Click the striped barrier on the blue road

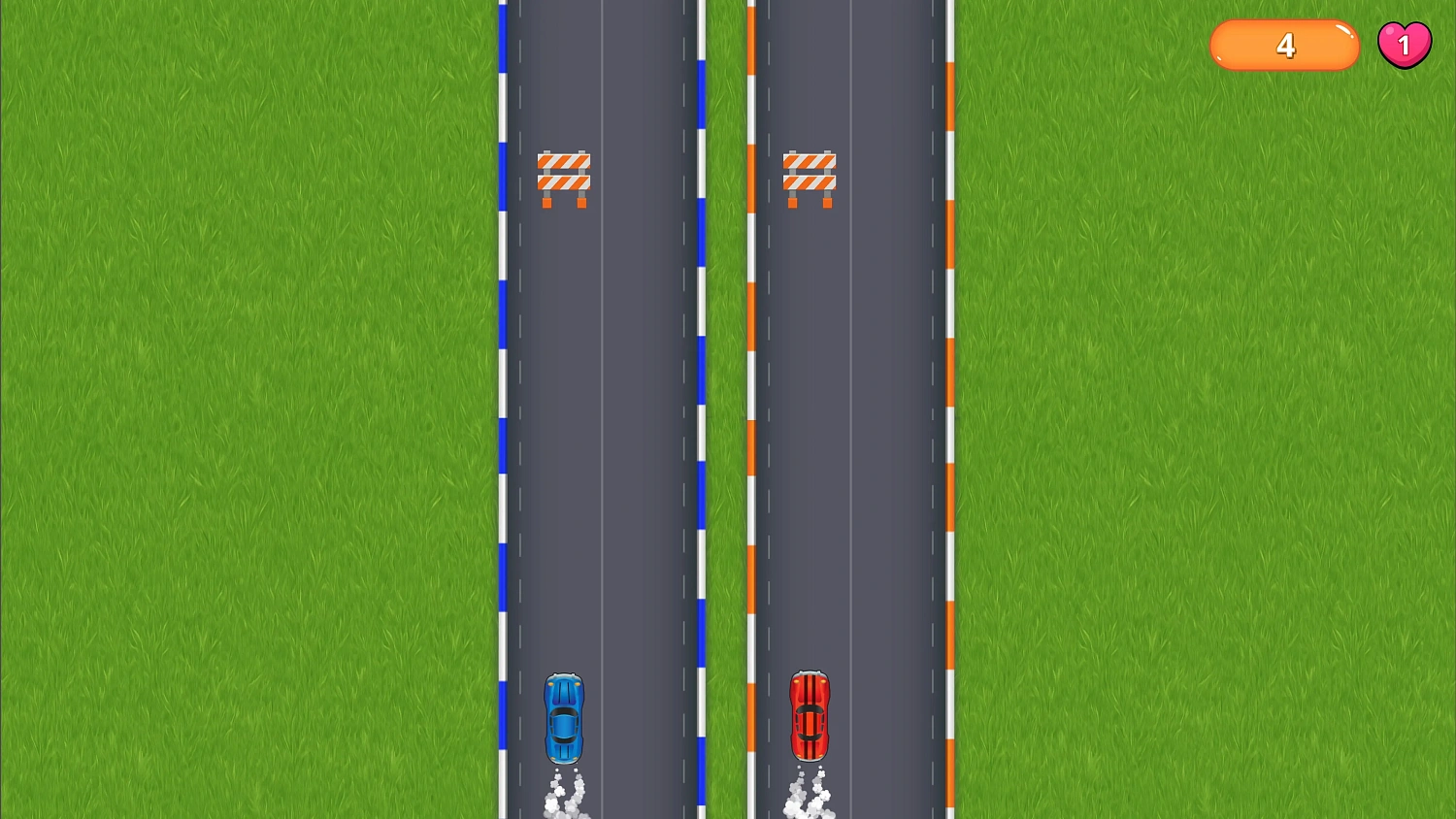coord(566,175)
